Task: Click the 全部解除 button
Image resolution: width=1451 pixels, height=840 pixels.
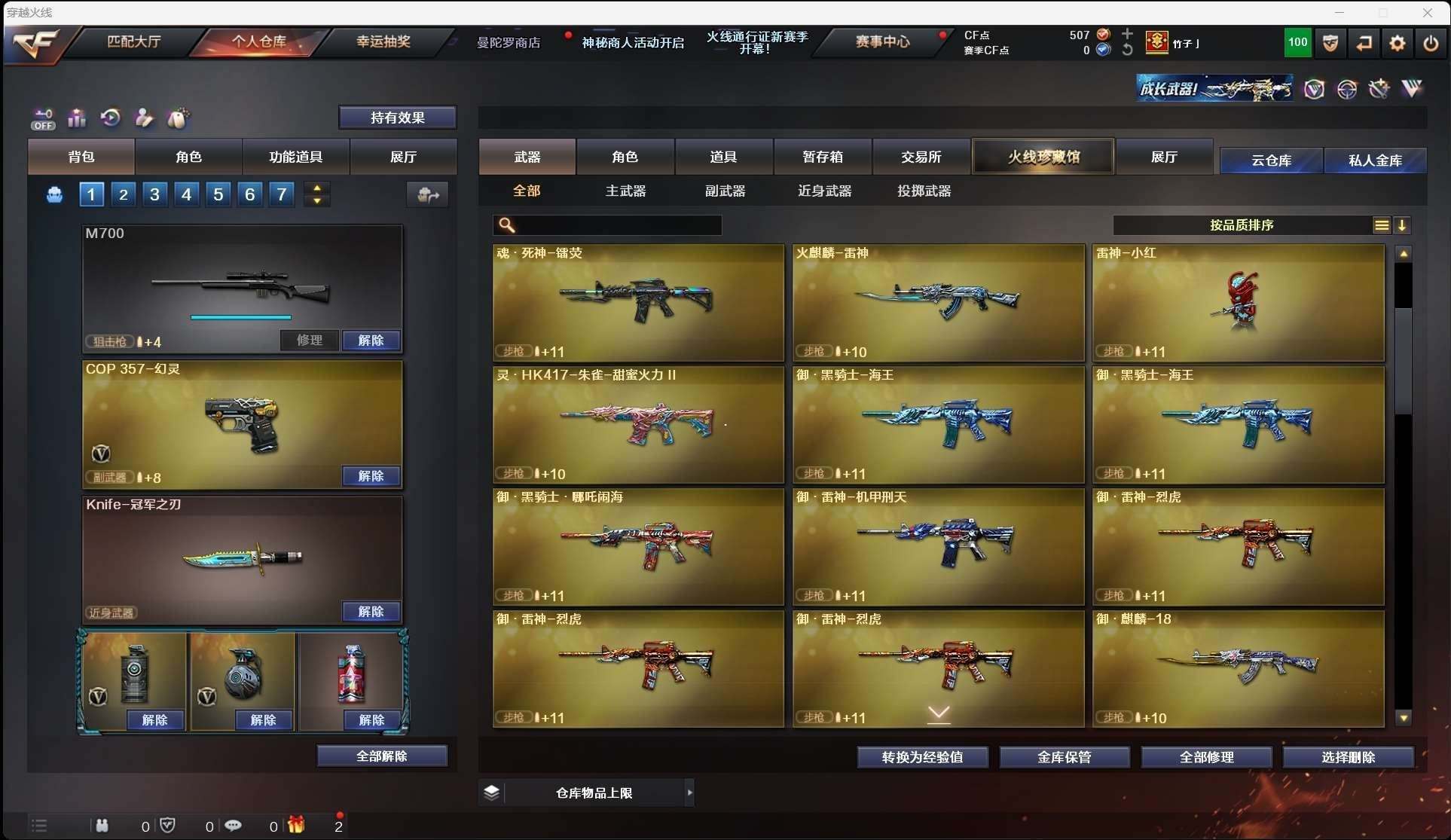Action: (382, 756)
